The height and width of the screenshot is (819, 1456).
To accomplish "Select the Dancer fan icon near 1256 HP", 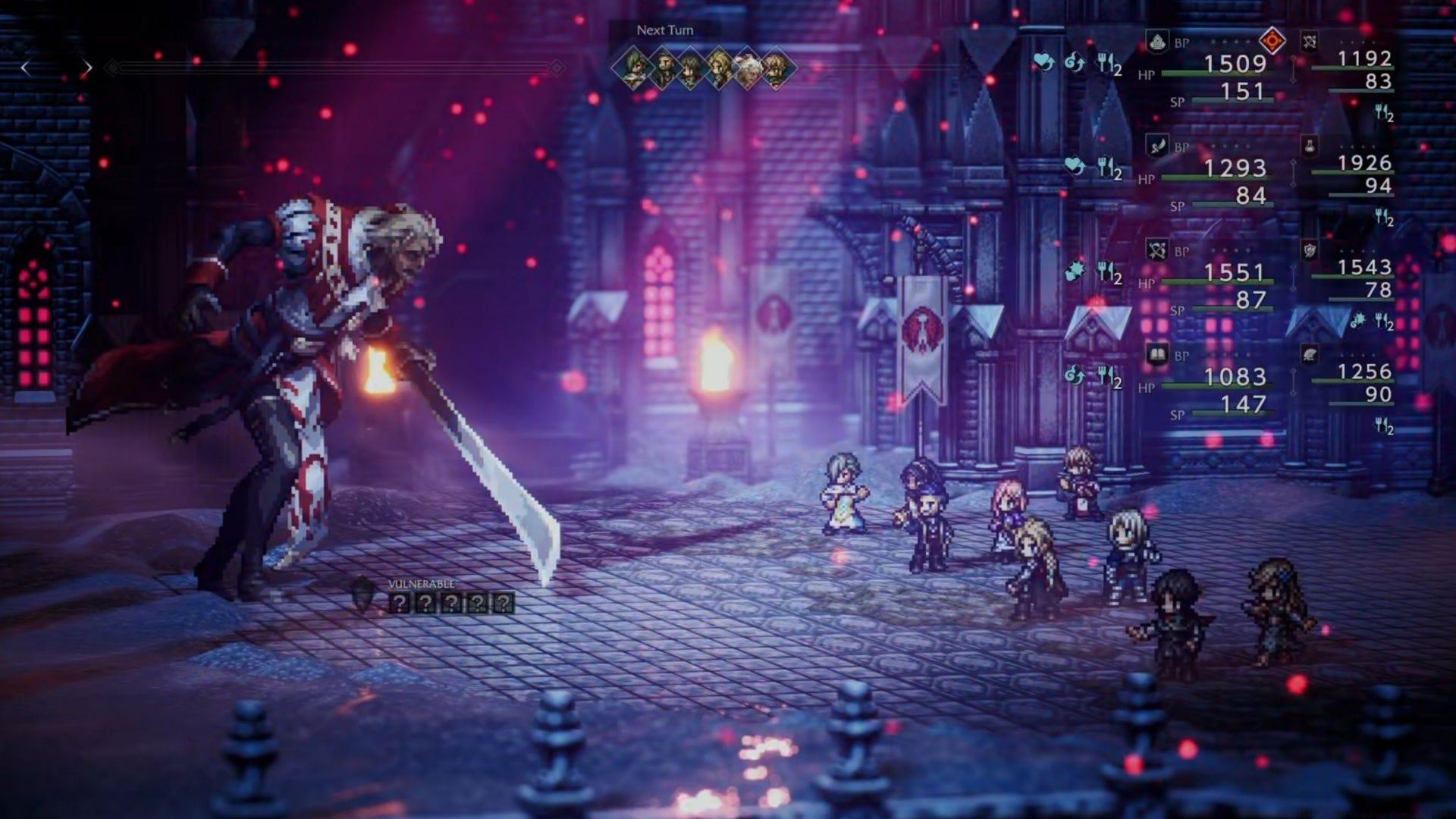I will tap(1309, 354).
